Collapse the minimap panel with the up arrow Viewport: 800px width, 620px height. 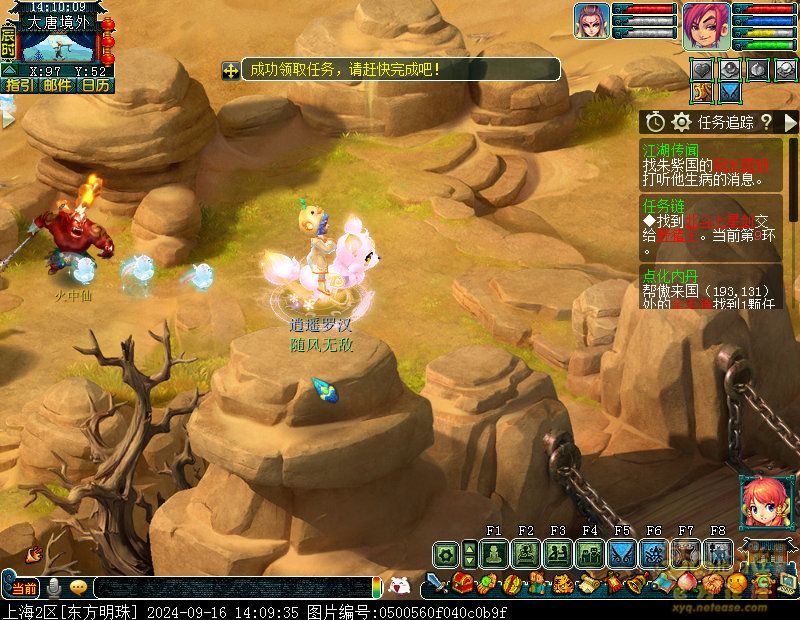point(9,71)
